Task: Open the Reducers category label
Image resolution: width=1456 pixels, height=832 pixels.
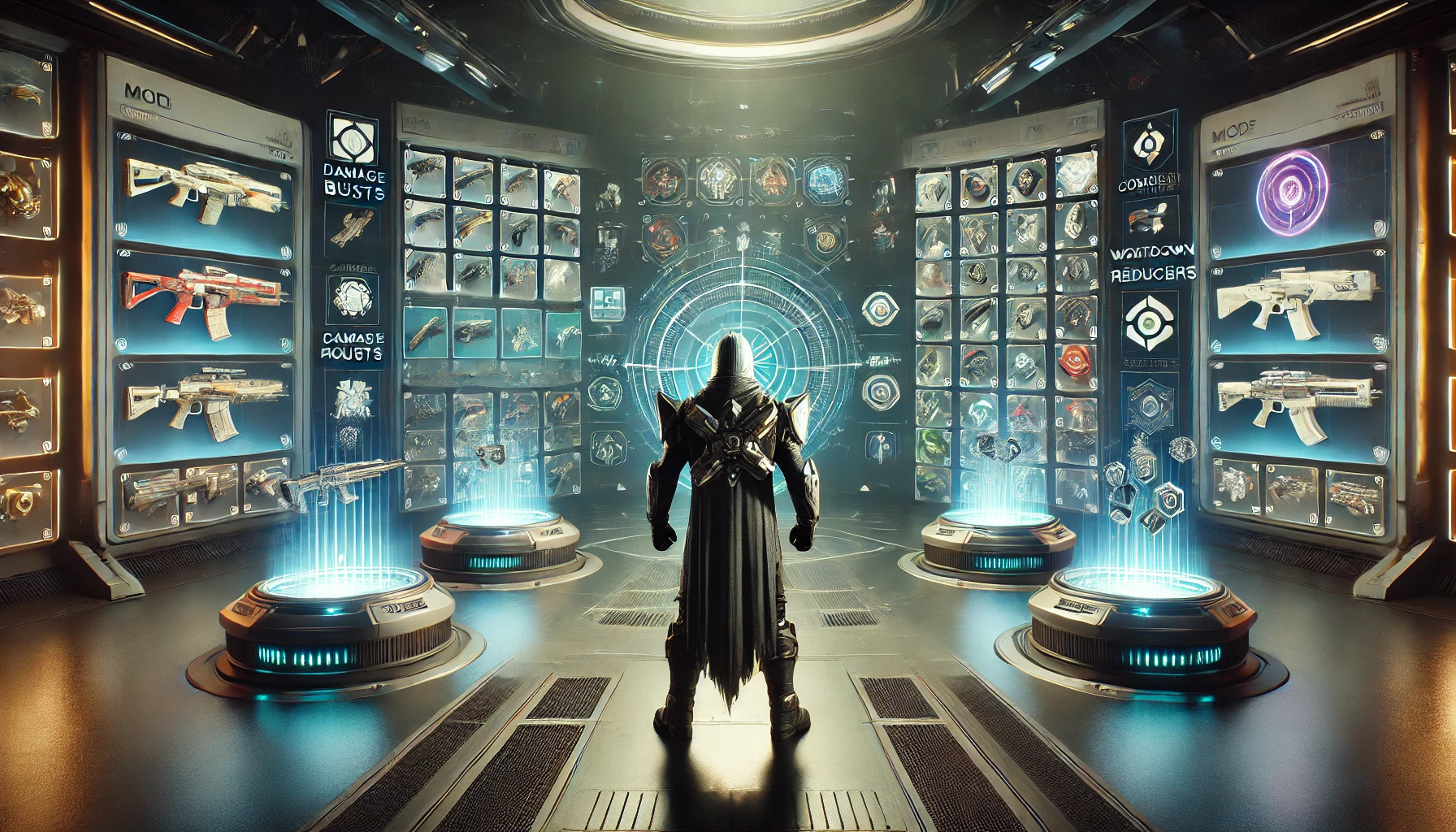Action: (1153, 274)
